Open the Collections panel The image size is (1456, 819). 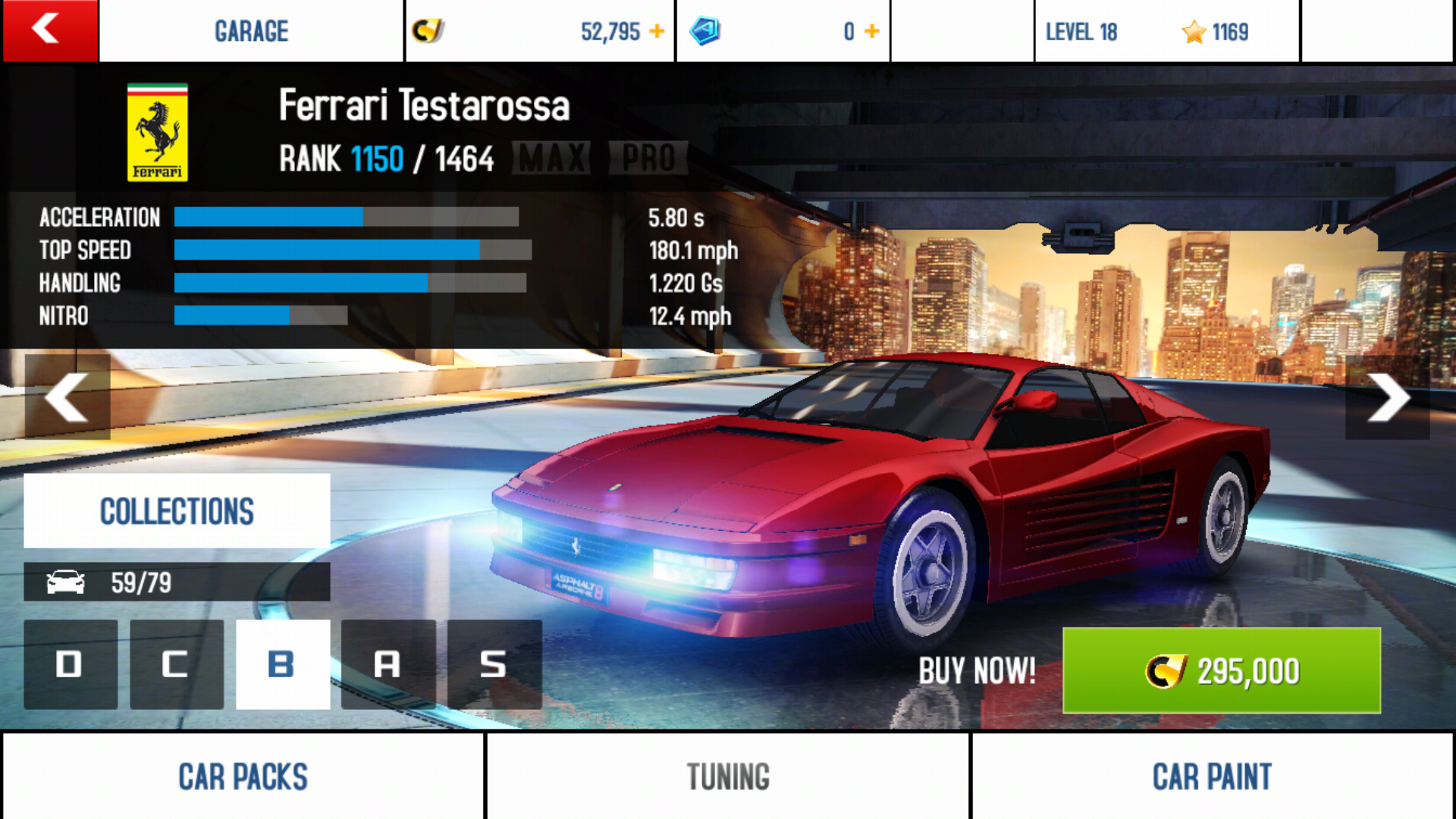[x=177, y=511]
